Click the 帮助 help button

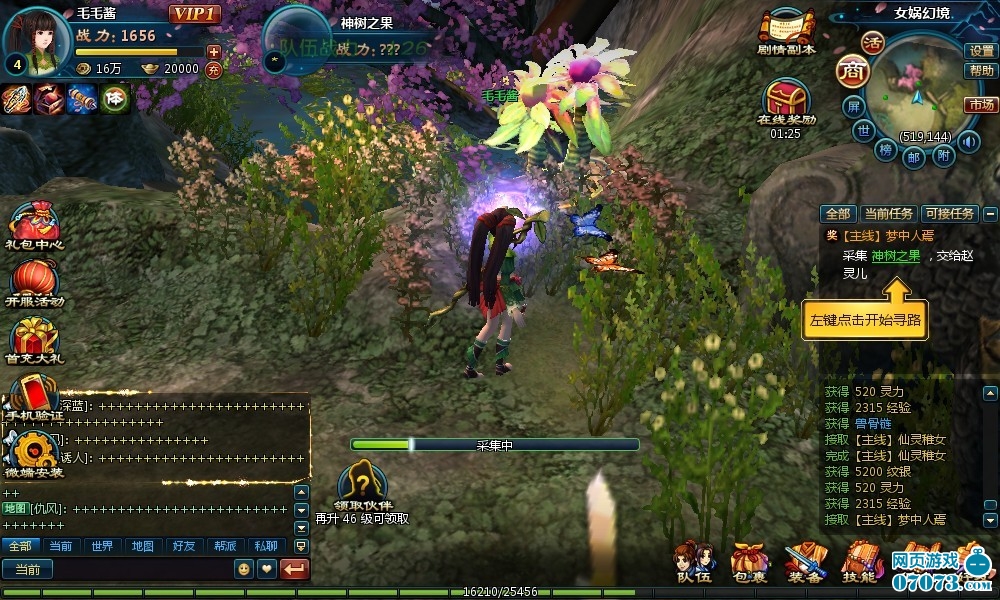[981, 71]
